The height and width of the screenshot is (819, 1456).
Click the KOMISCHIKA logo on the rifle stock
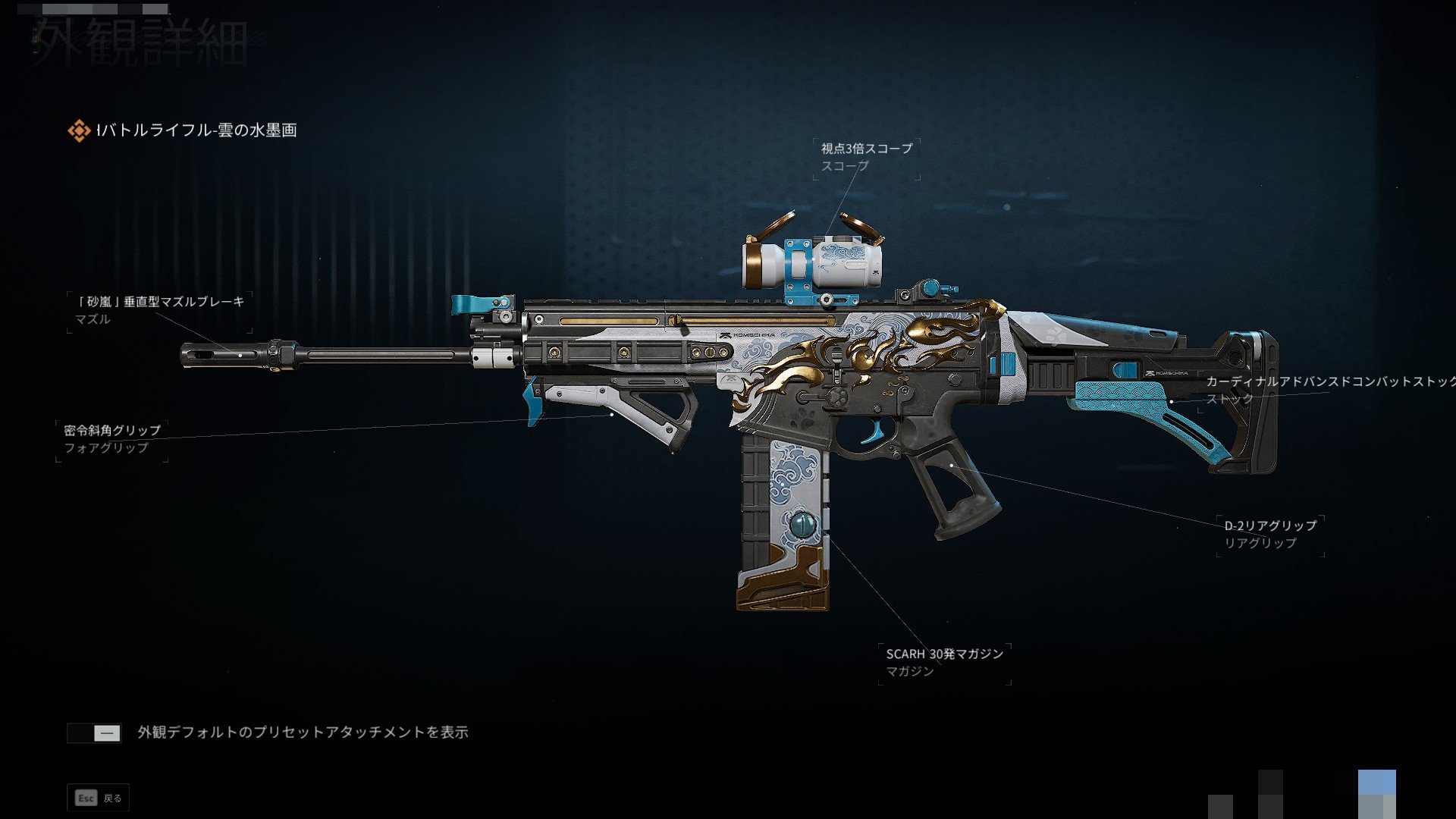pos(1167,373)
